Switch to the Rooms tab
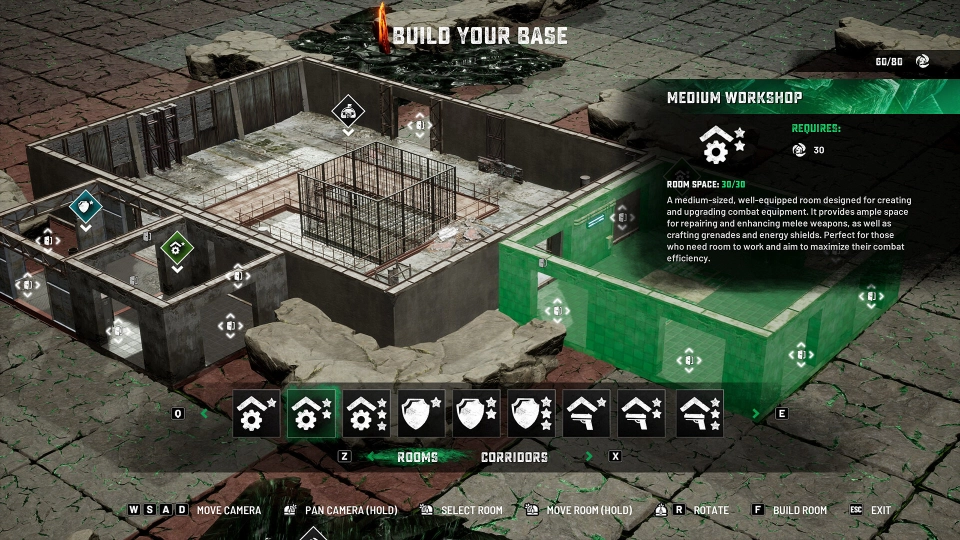 (417, 457)
